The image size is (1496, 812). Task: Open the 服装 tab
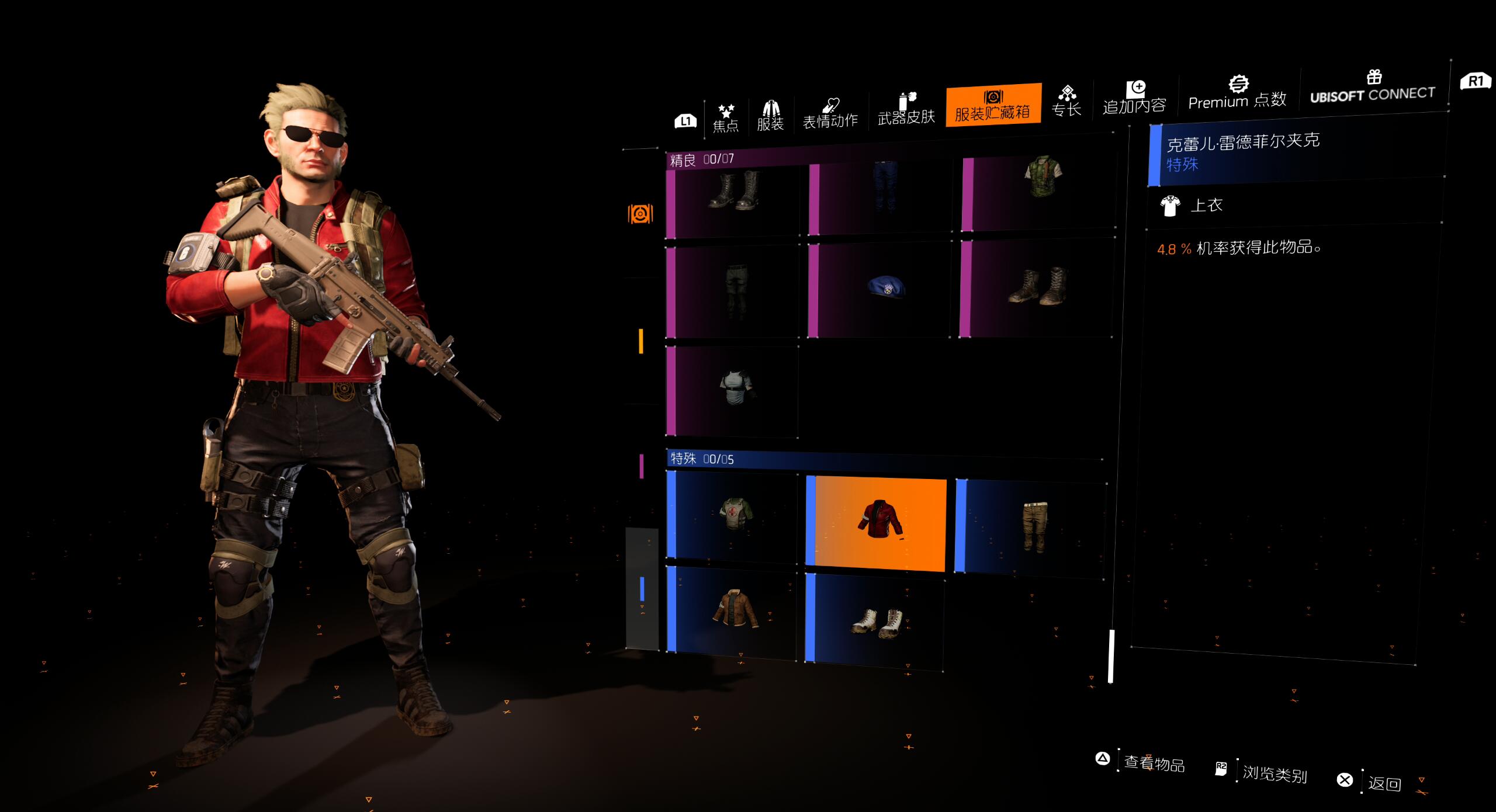[770, 116]
